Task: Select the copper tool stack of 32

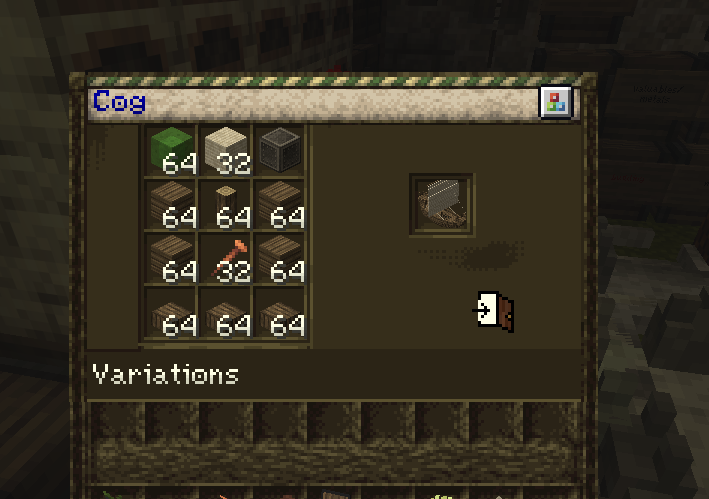Action: click(227, 258)
